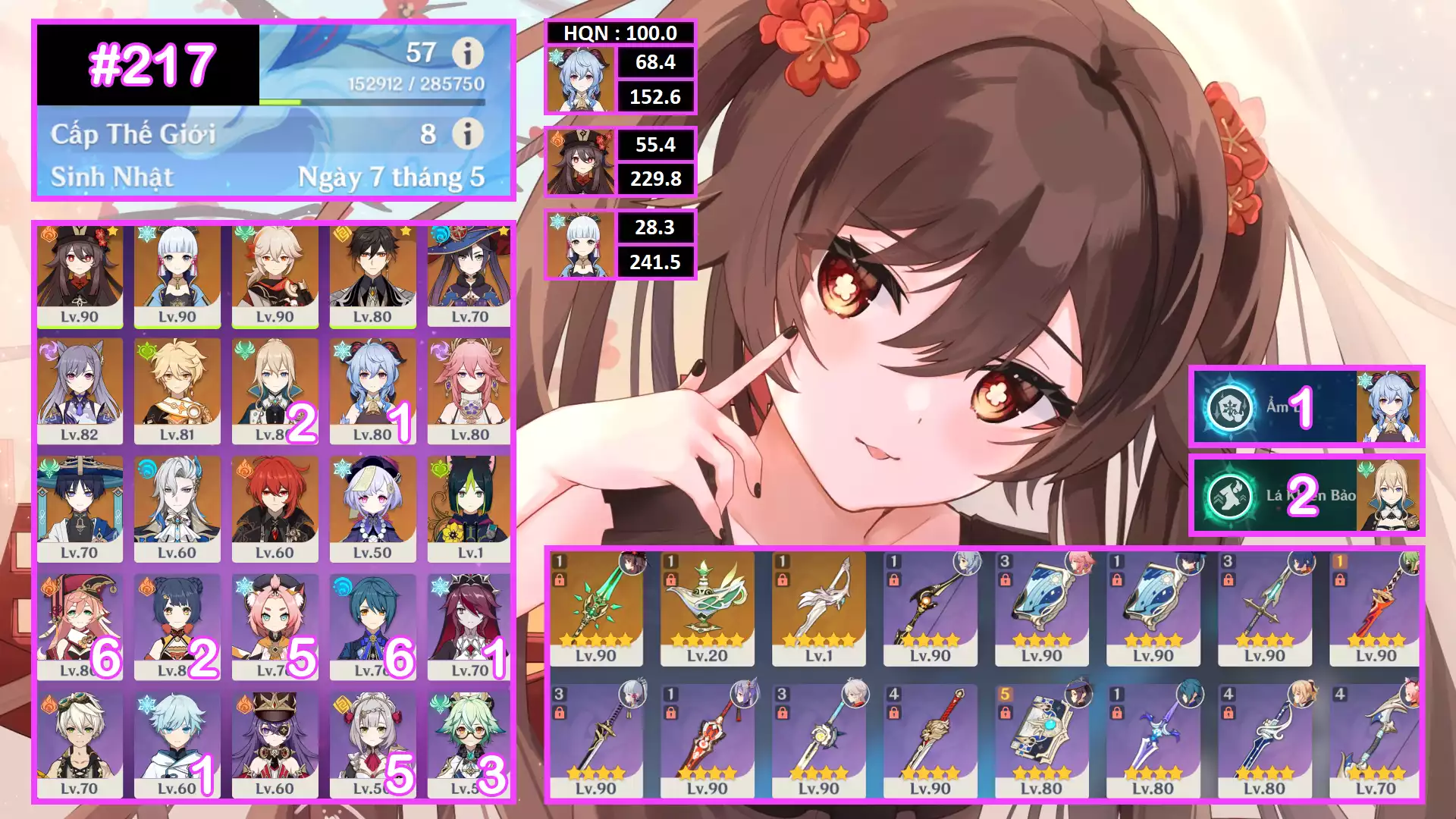Open Ganyu's constellation 1 entry
This screenshot has height=819, width=1456.
pos(1306,407)
